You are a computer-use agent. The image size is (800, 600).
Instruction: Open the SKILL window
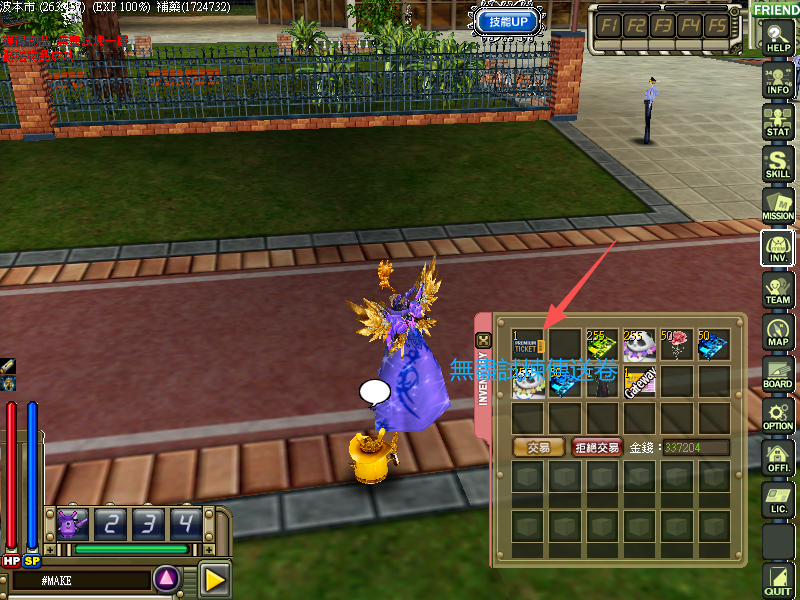coord(777,164)
